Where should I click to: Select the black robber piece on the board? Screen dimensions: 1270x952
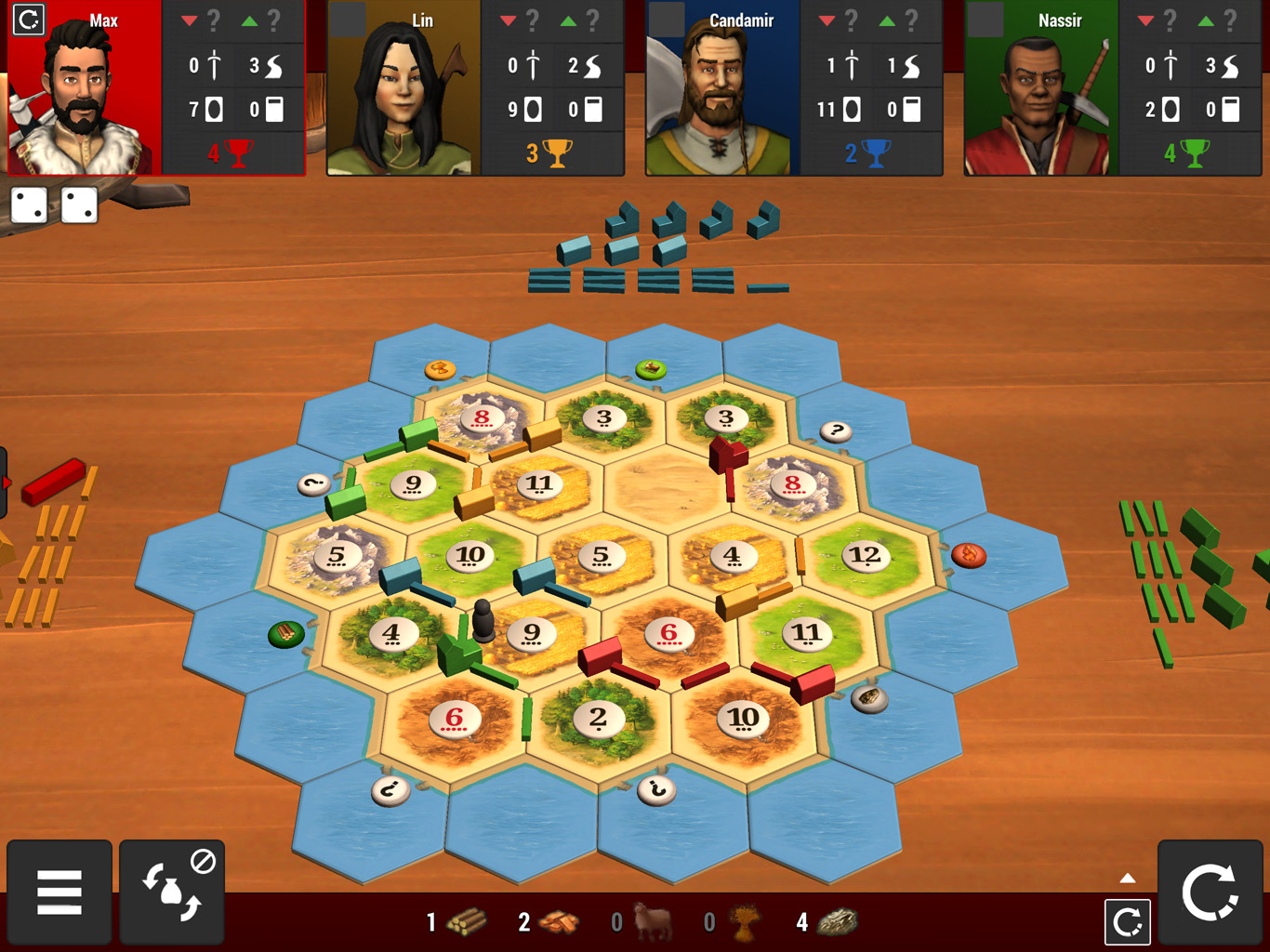[483, 620]
